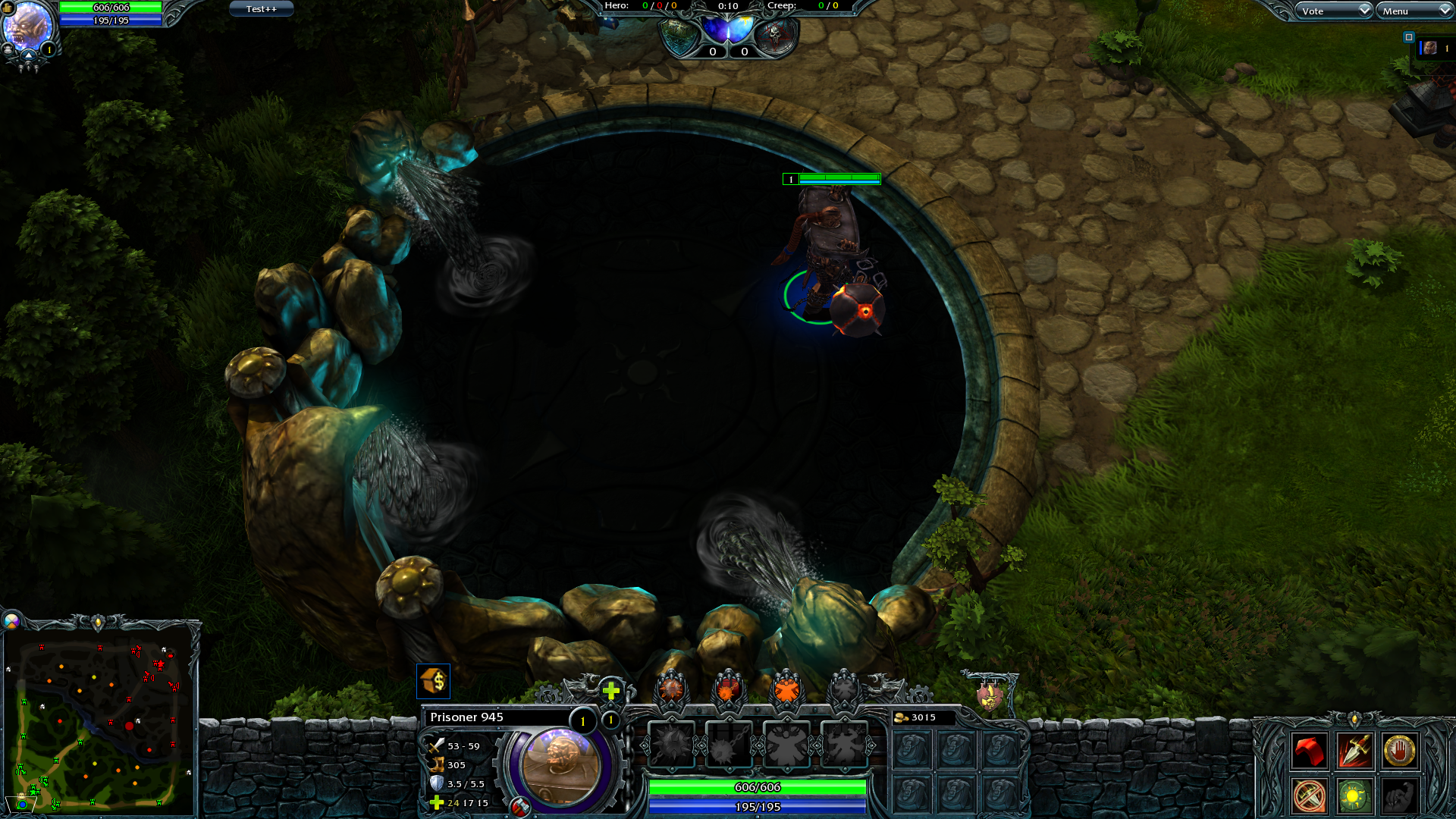Click the green plus level-up button
Viewport: 1456px width, 819px height.
[611, 690]
